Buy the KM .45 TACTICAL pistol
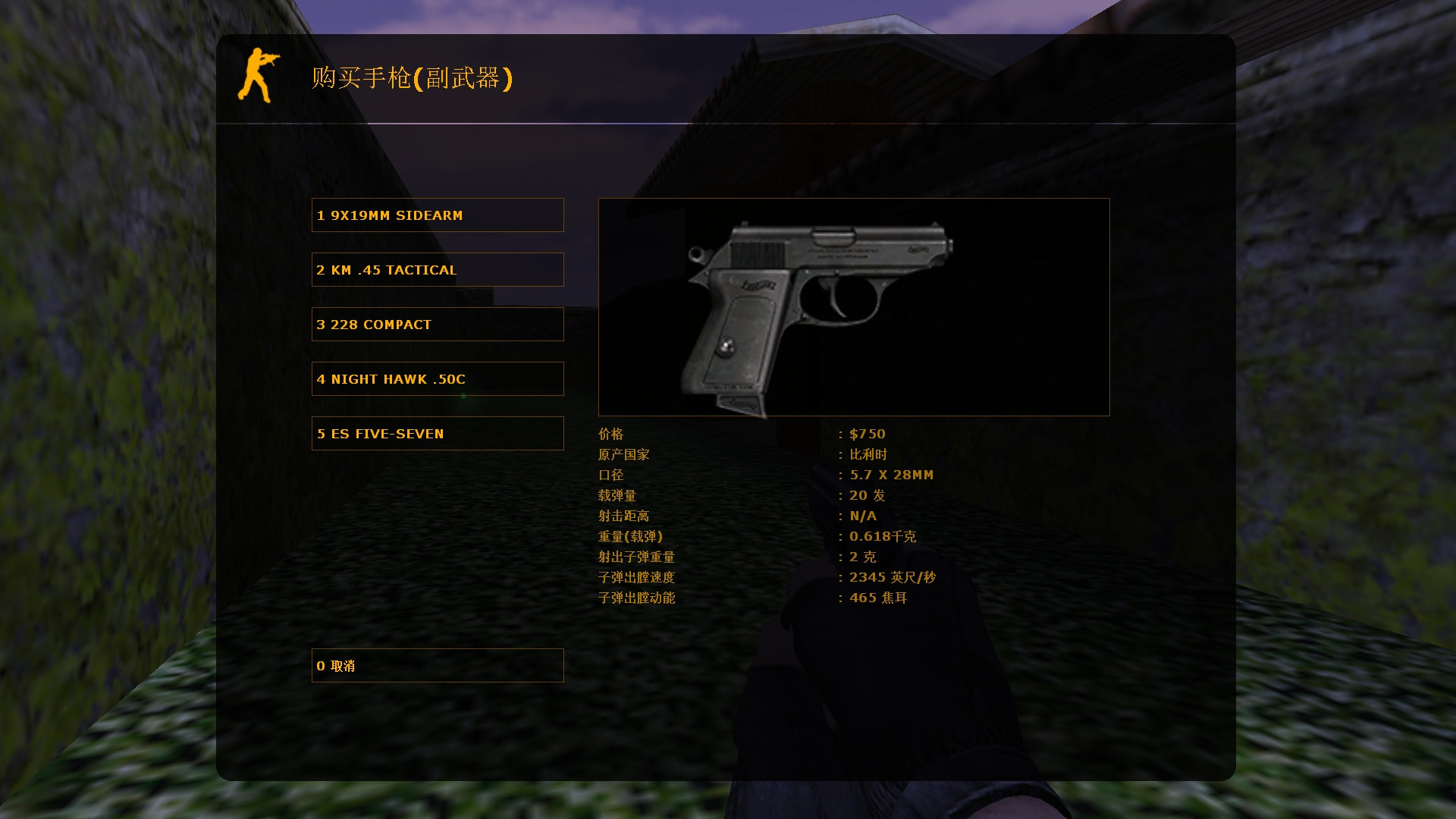Viewport: 1456px width, 819px height. [437, 269]
